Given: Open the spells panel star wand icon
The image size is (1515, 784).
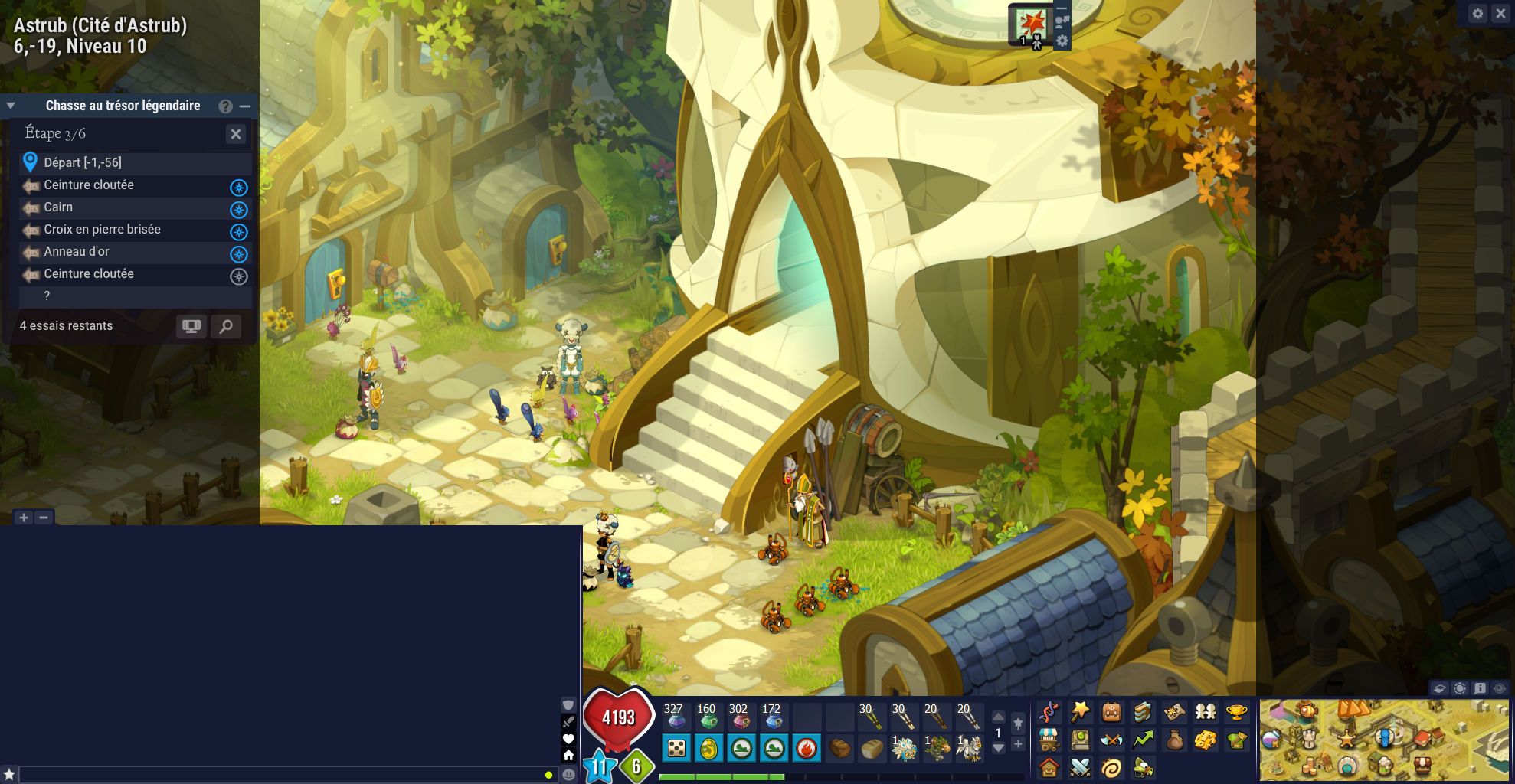Looking at the screenshot, I should (1080, 711).
